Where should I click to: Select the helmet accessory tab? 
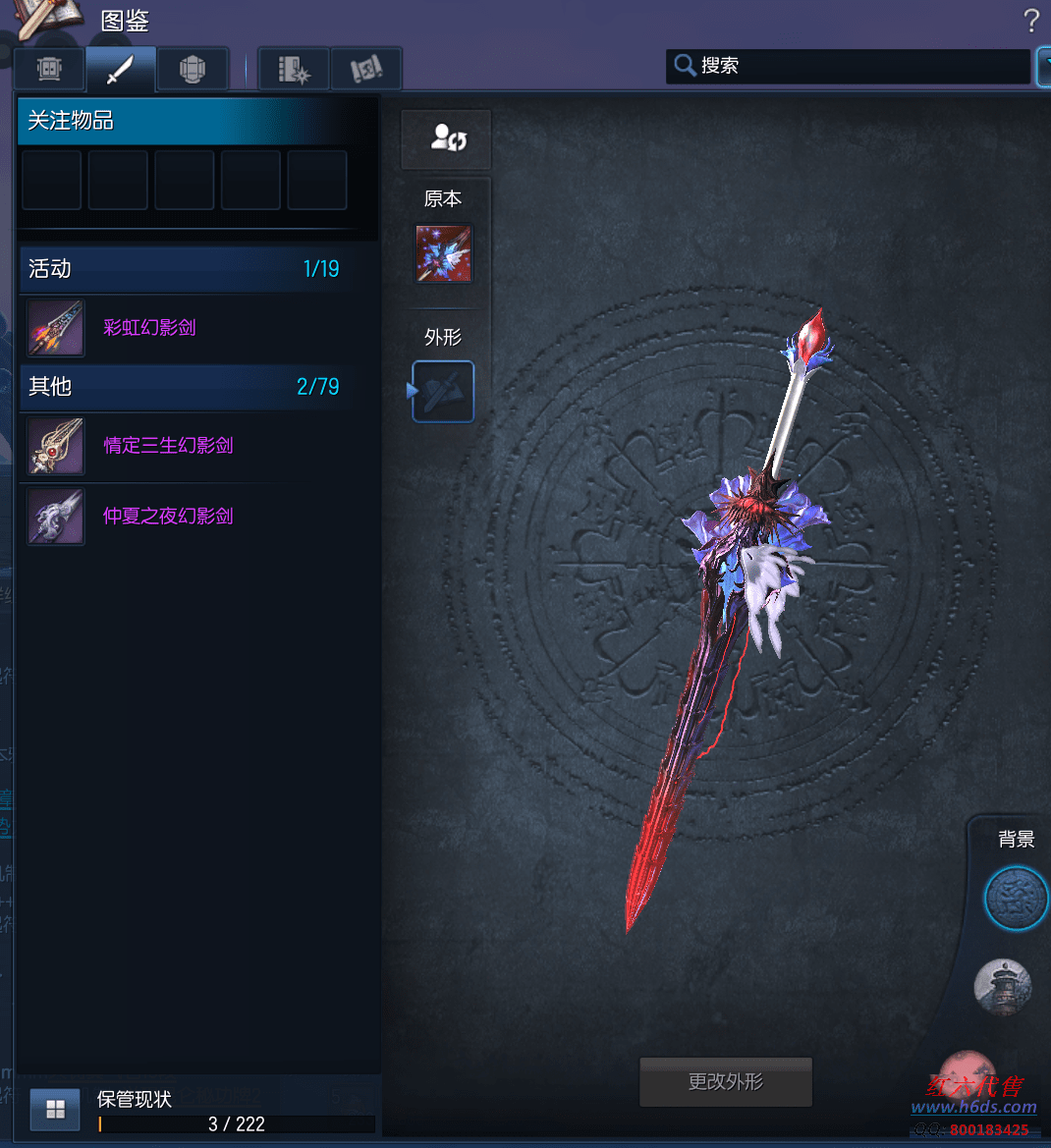pos(193,70)
